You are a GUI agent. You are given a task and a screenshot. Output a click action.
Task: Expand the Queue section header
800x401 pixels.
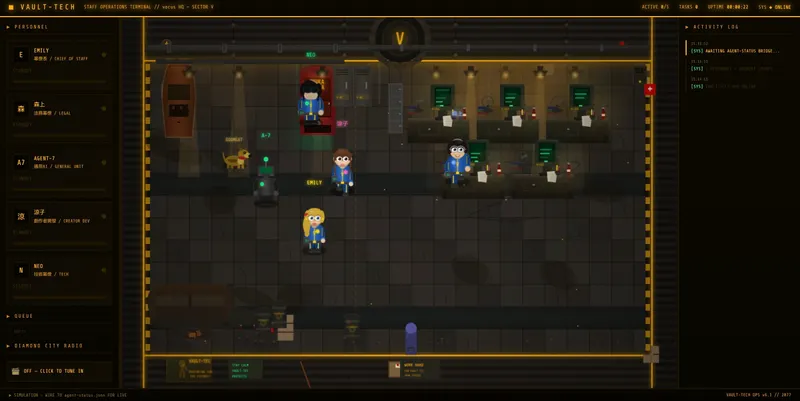23,316
